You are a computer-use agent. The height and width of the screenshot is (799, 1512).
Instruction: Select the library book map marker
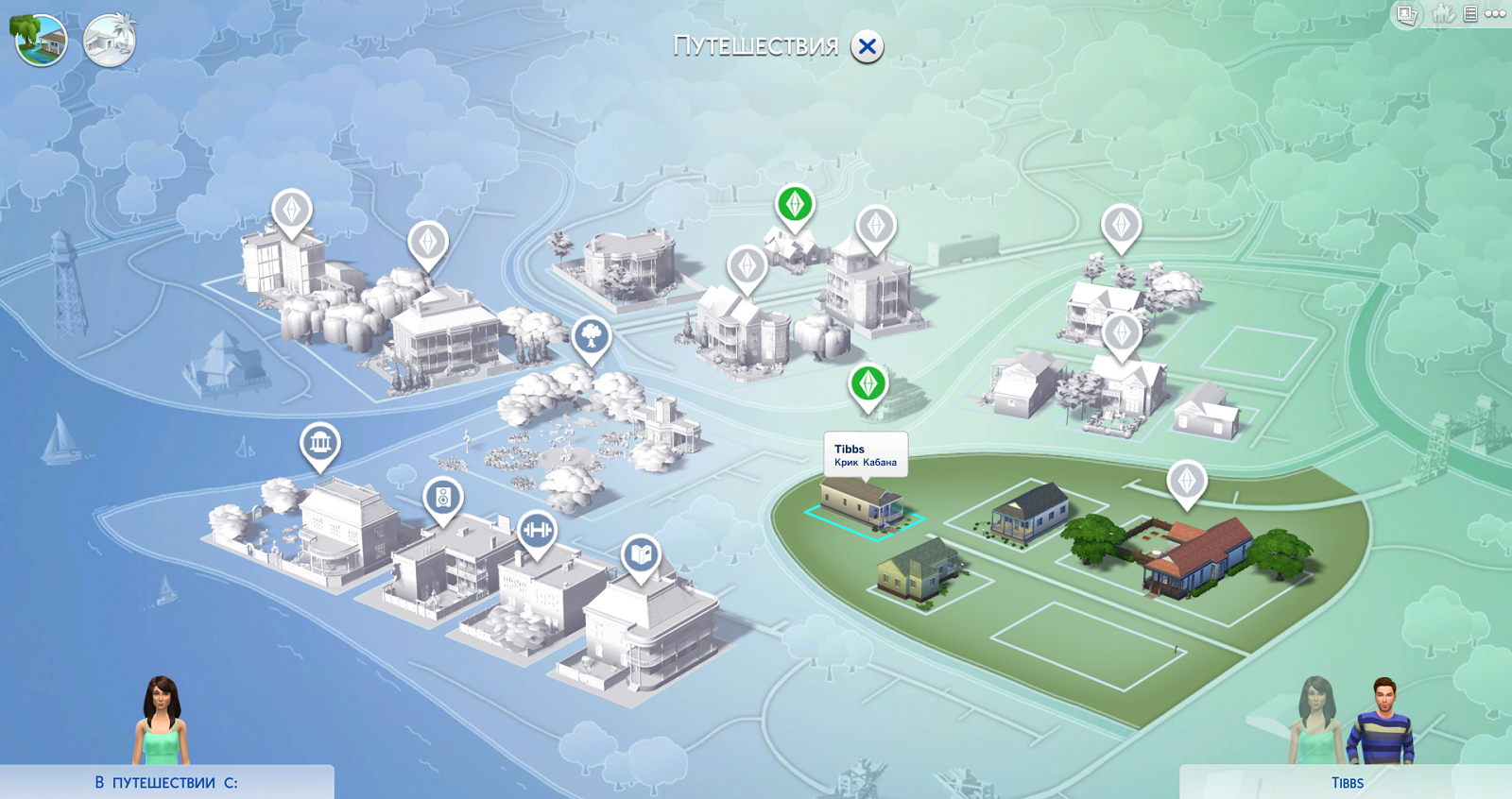click(x=641, y=553)
